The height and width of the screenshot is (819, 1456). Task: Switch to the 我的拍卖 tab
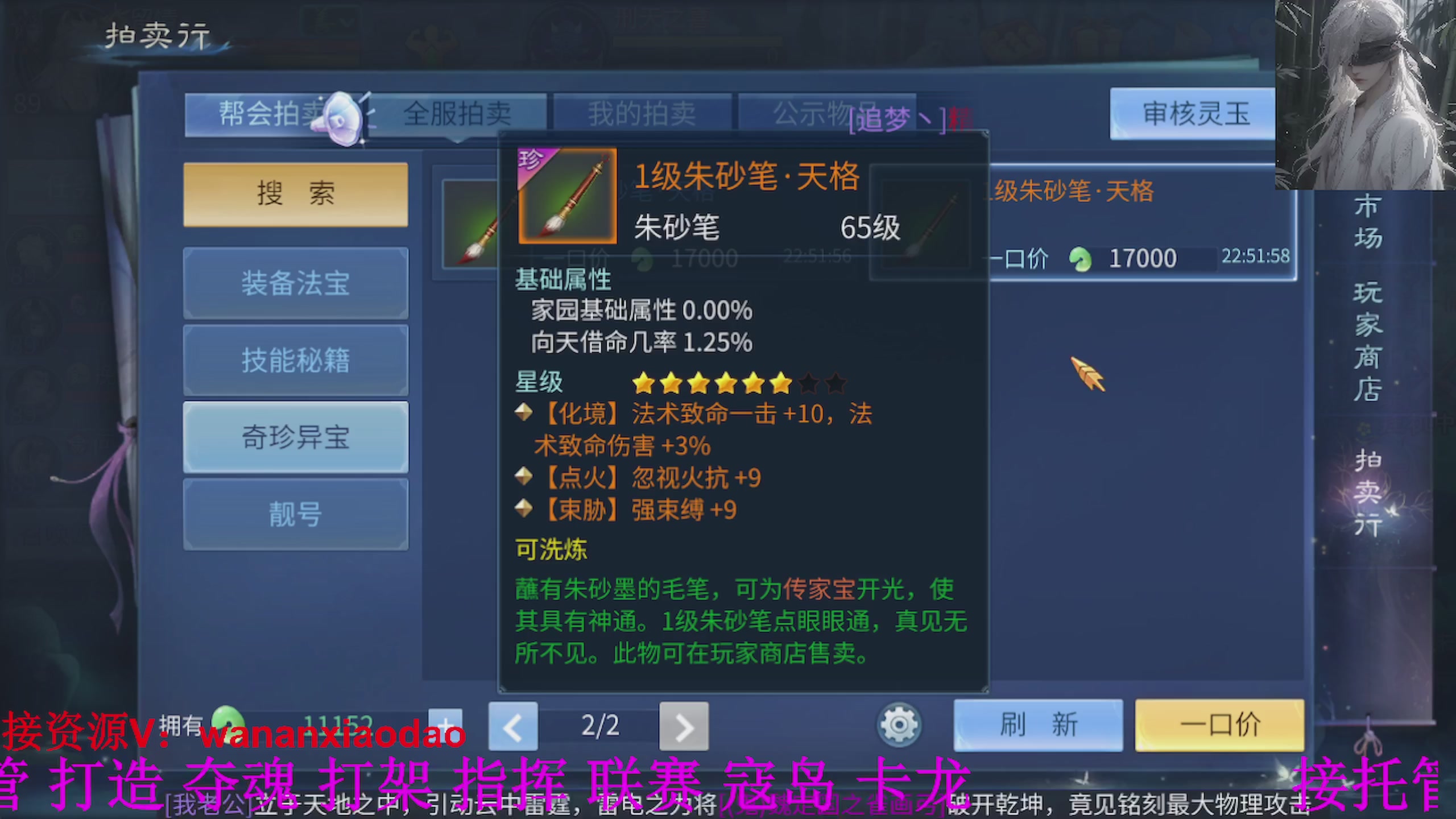coord(642,113)
